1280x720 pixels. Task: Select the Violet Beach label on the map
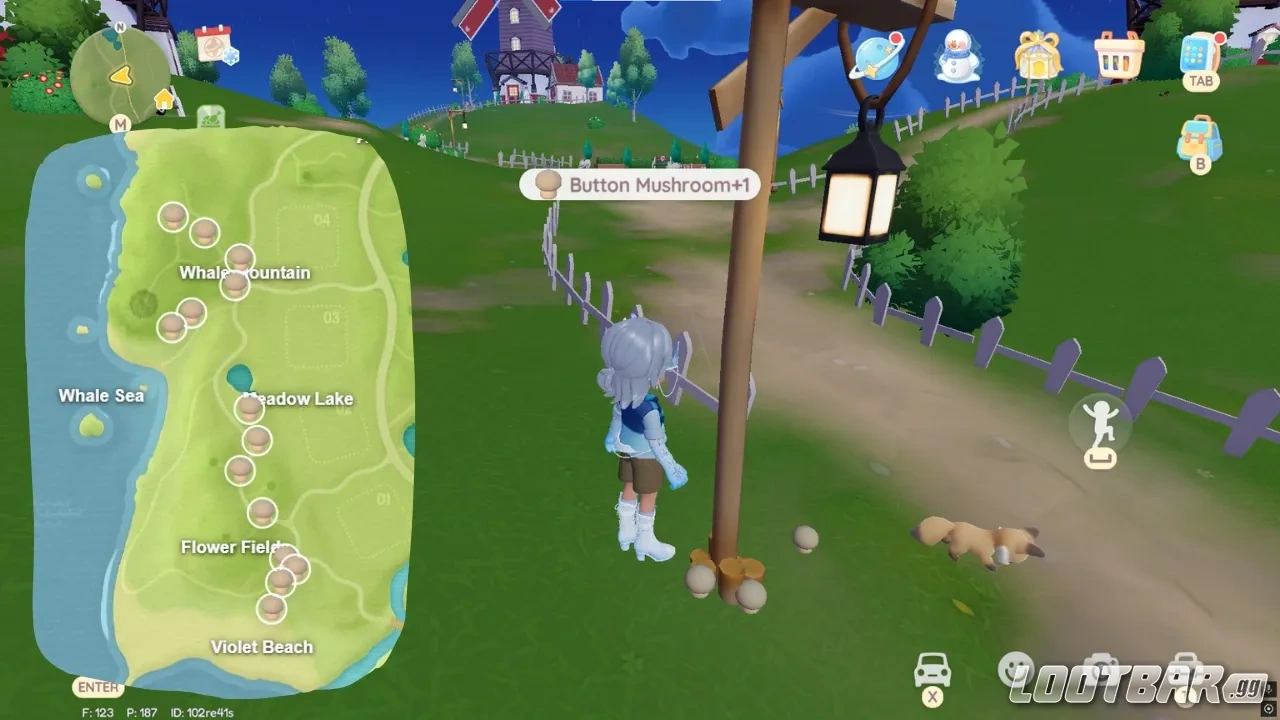(261, 647)
